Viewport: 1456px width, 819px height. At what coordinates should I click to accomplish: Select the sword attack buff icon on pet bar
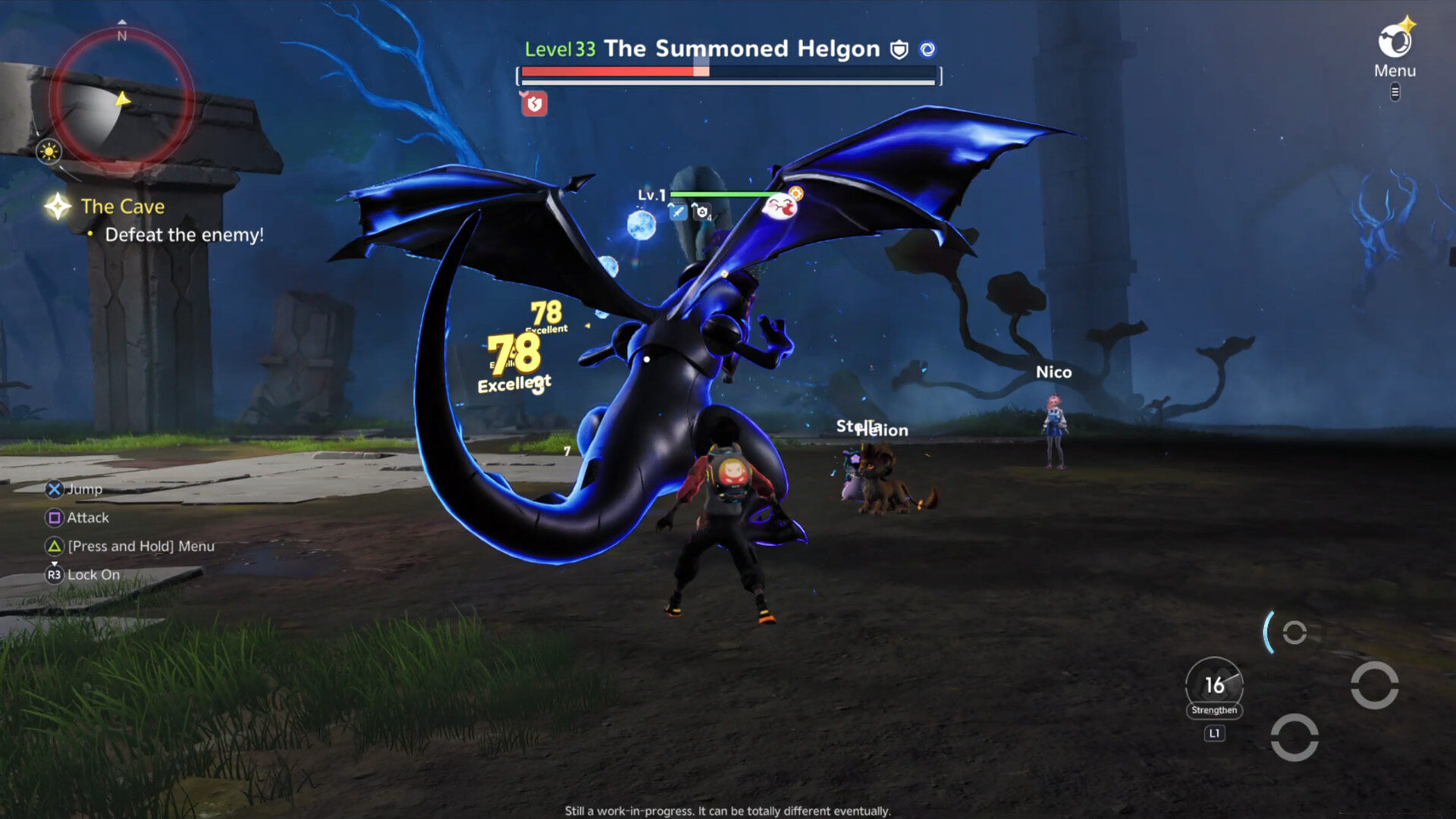tap(677, 212)
